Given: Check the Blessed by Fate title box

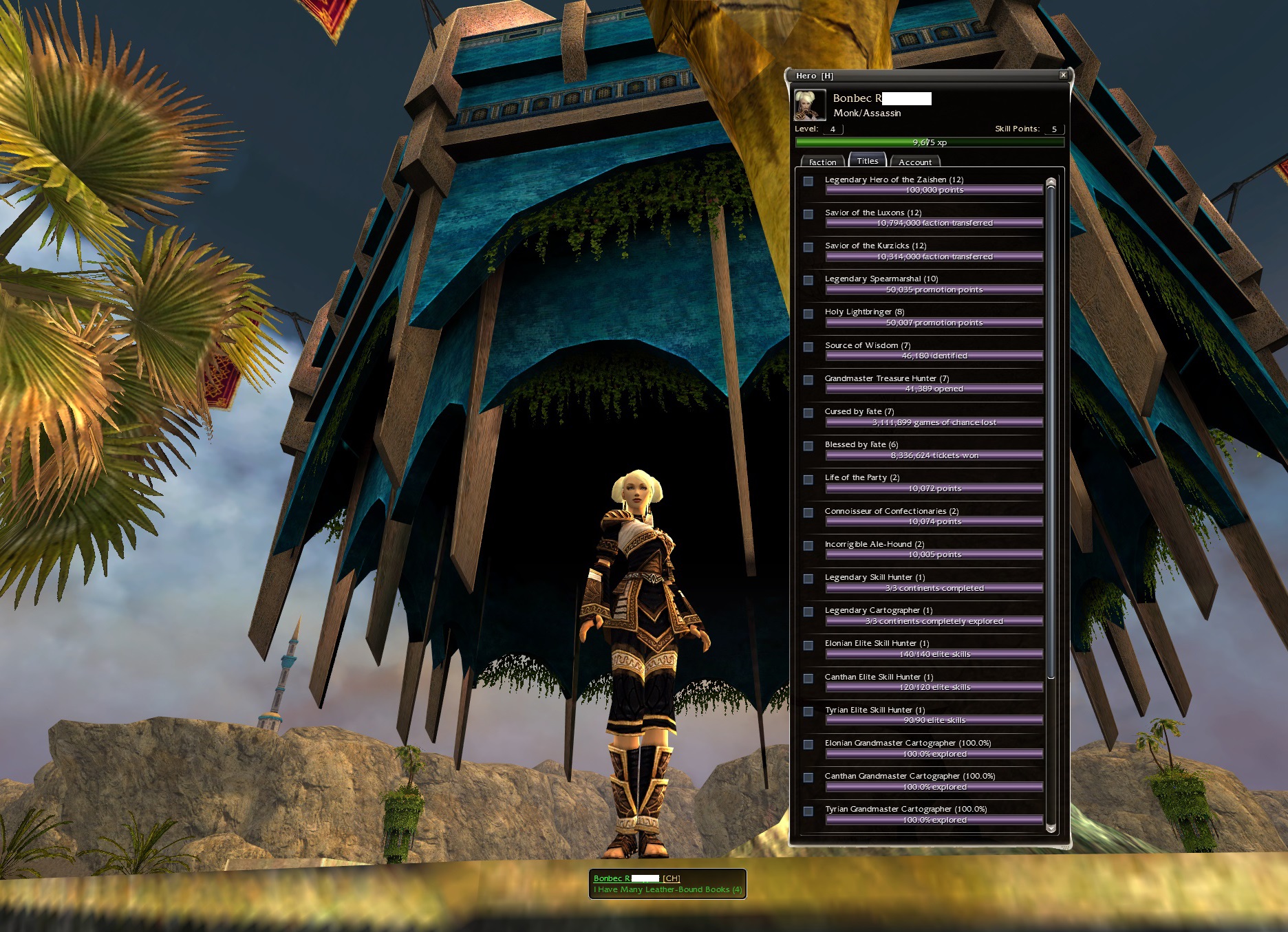Looking at the screenshot, I should [x=808, y=446].
